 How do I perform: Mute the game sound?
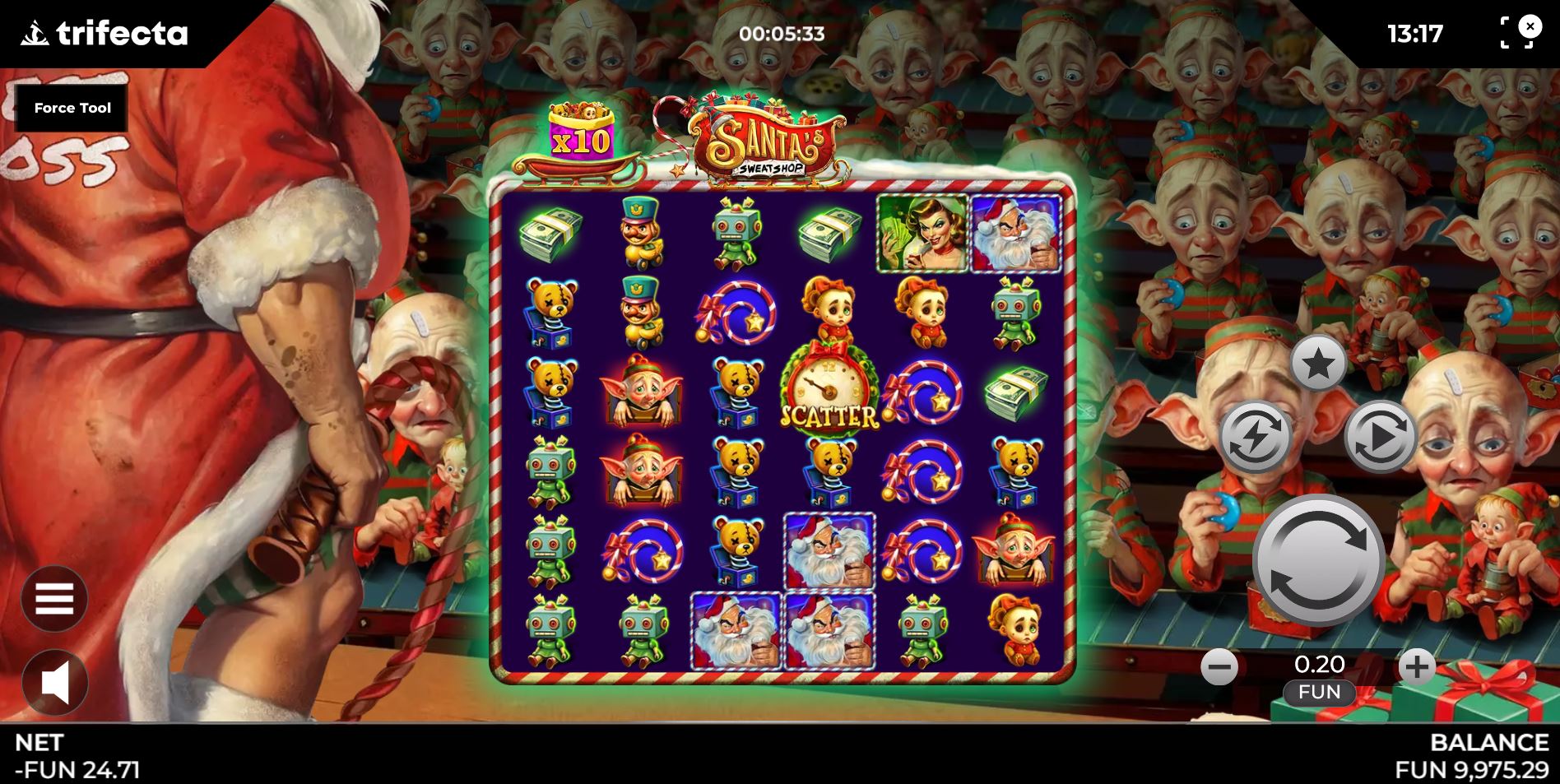(x=54, y=683)
